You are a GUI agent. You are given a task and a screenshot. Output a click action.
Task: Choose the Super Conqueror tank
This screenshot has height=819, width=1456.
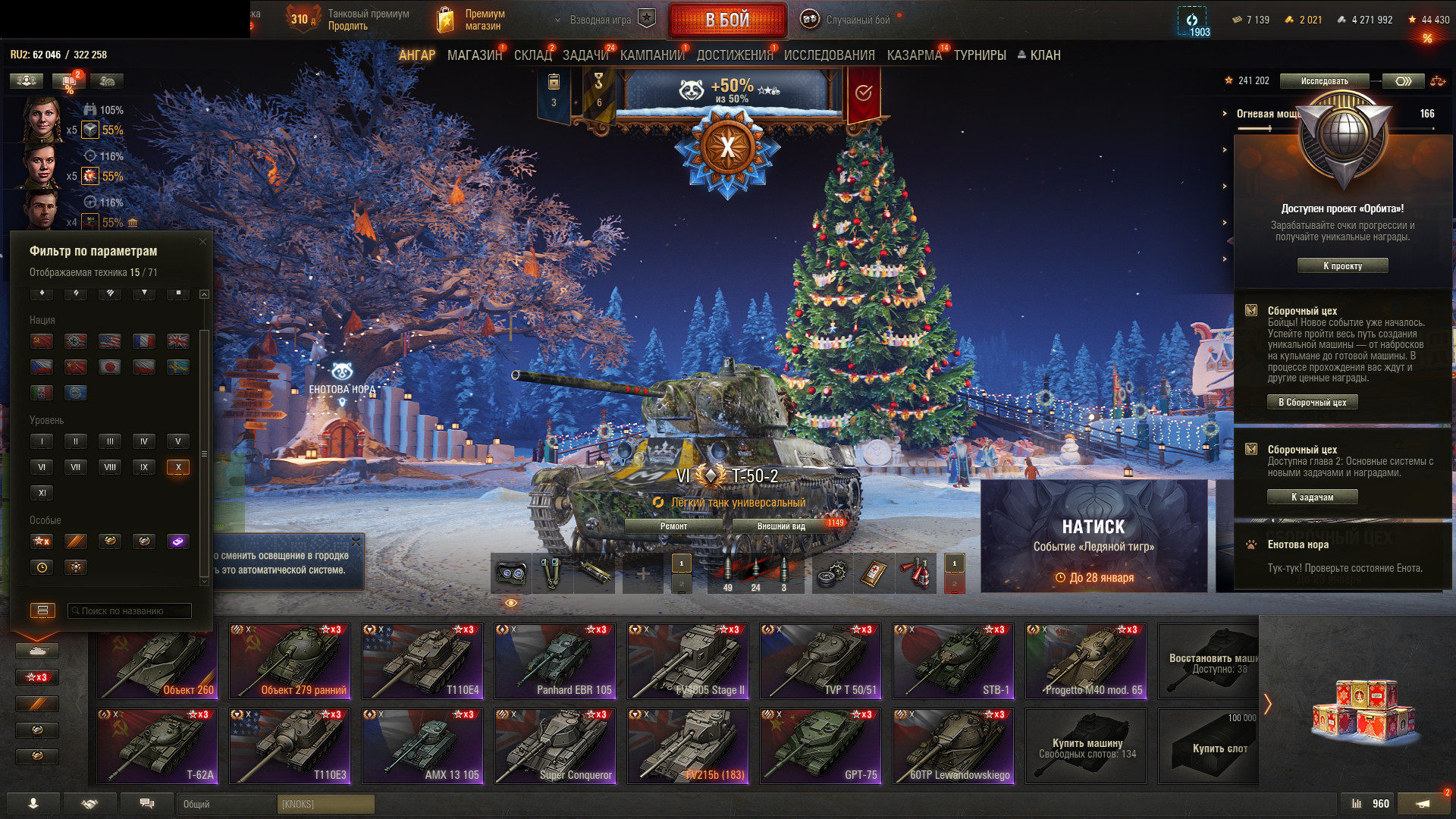[554, 746]
